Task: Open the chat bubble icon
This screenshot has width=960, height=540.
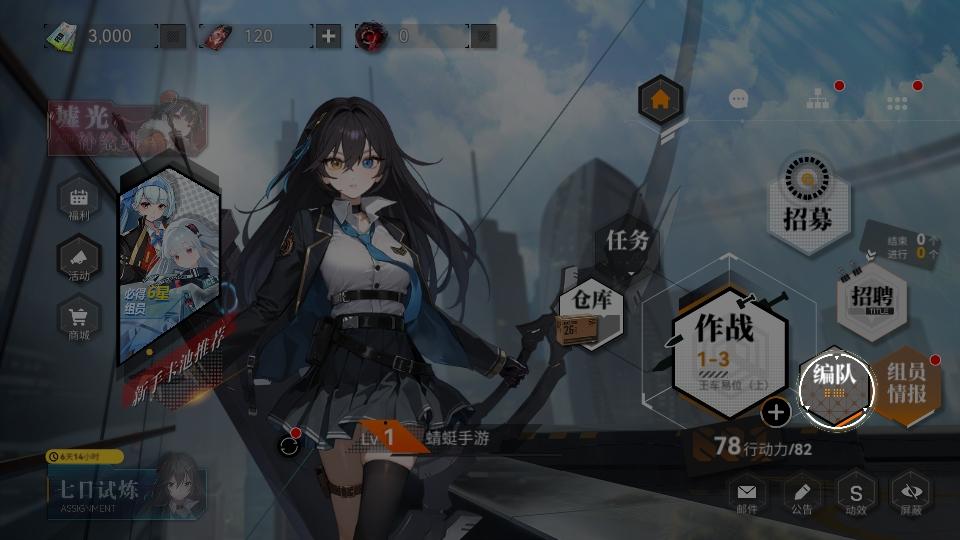Action: pyautogui.click(x=739, y=99)
